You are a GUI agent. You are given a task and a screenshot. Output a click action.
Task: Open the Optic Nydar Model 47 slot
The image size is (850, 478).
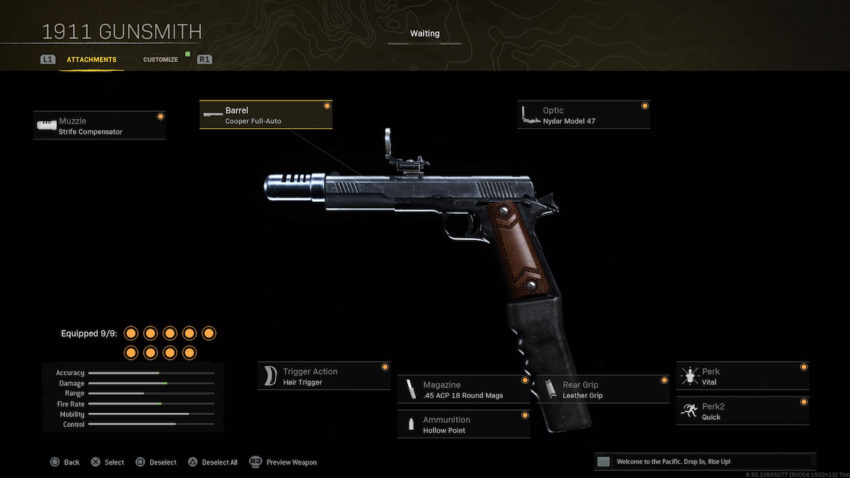[x=583, y=115]
